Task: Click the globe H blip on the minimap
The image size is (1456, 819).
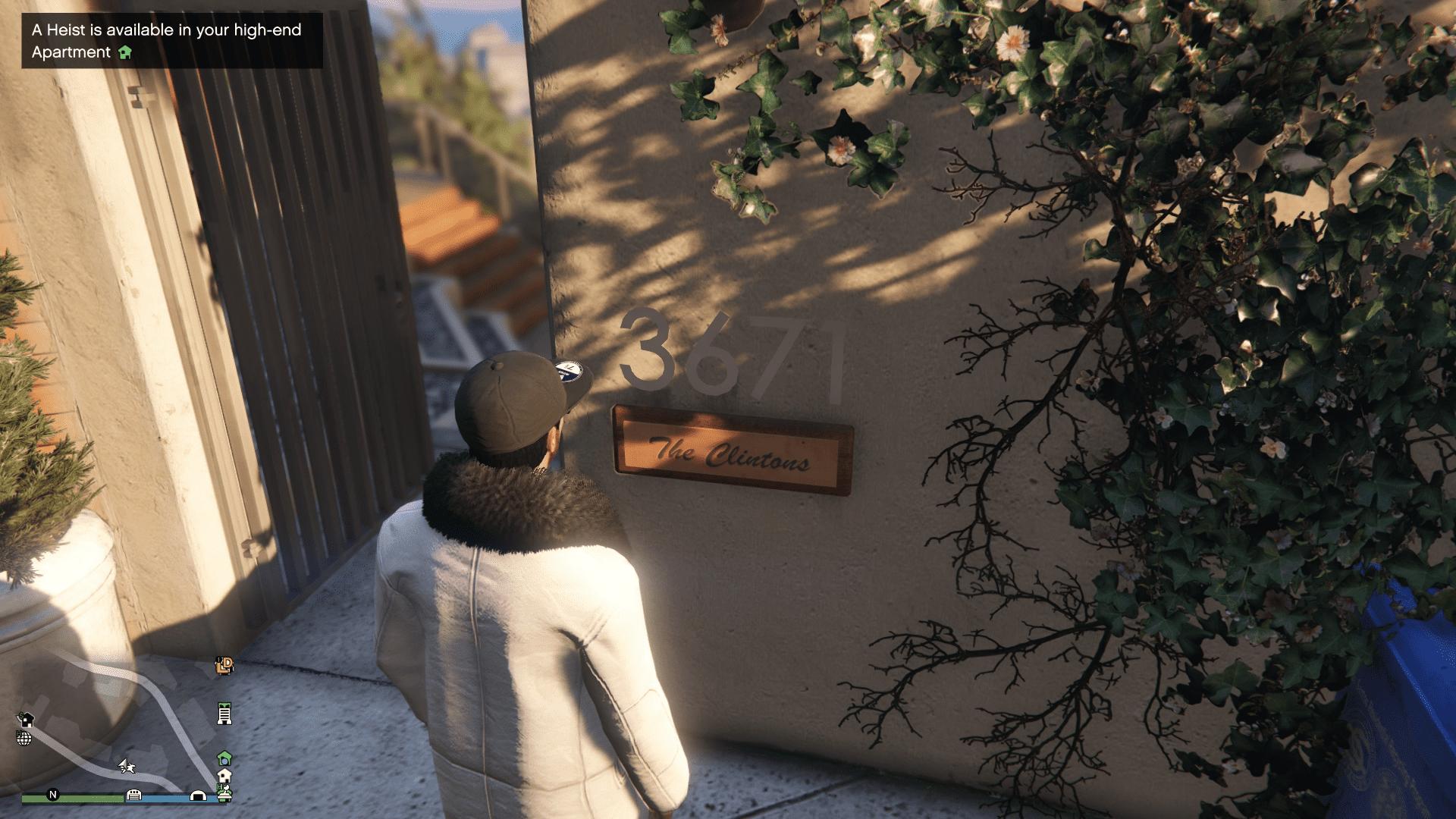Action: pos(24,739)
